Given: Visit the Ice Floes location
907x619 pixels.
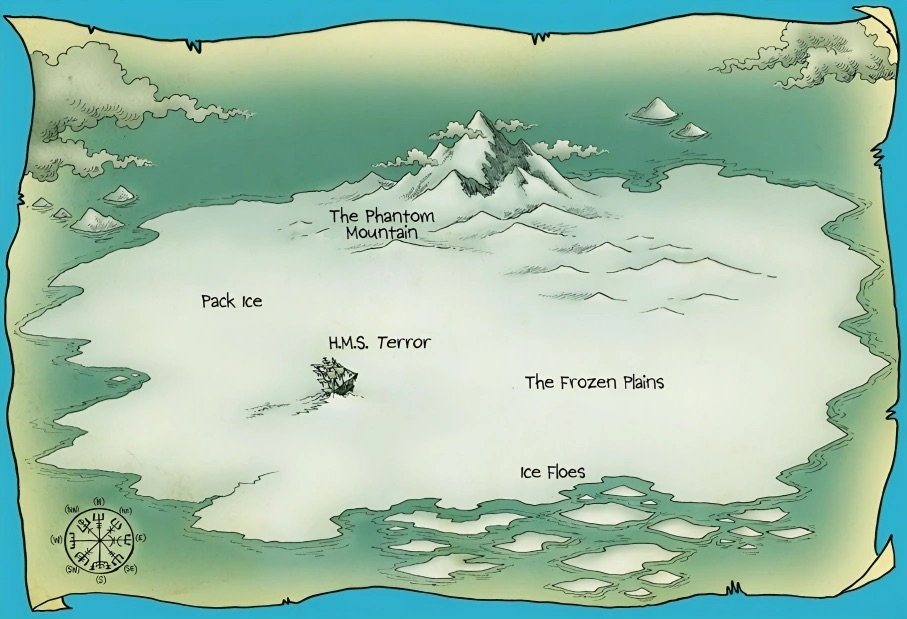Looking at the screenshot, I should (x=552, y=472).
